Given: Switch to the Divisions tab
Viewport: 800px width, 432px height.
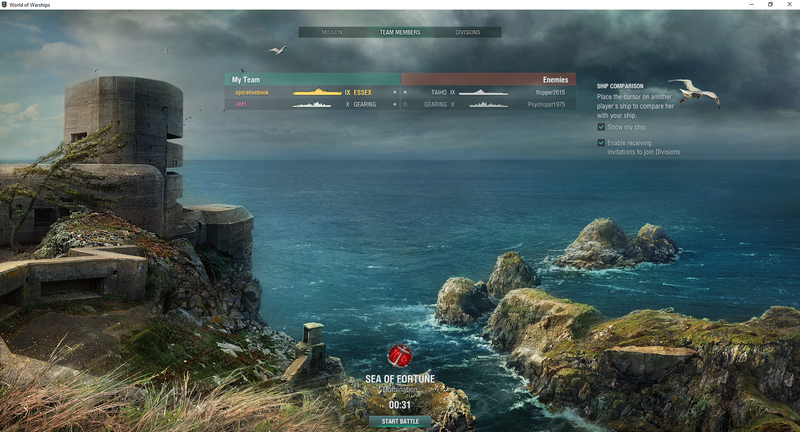Looking at the screenshot, I should 467,32.
